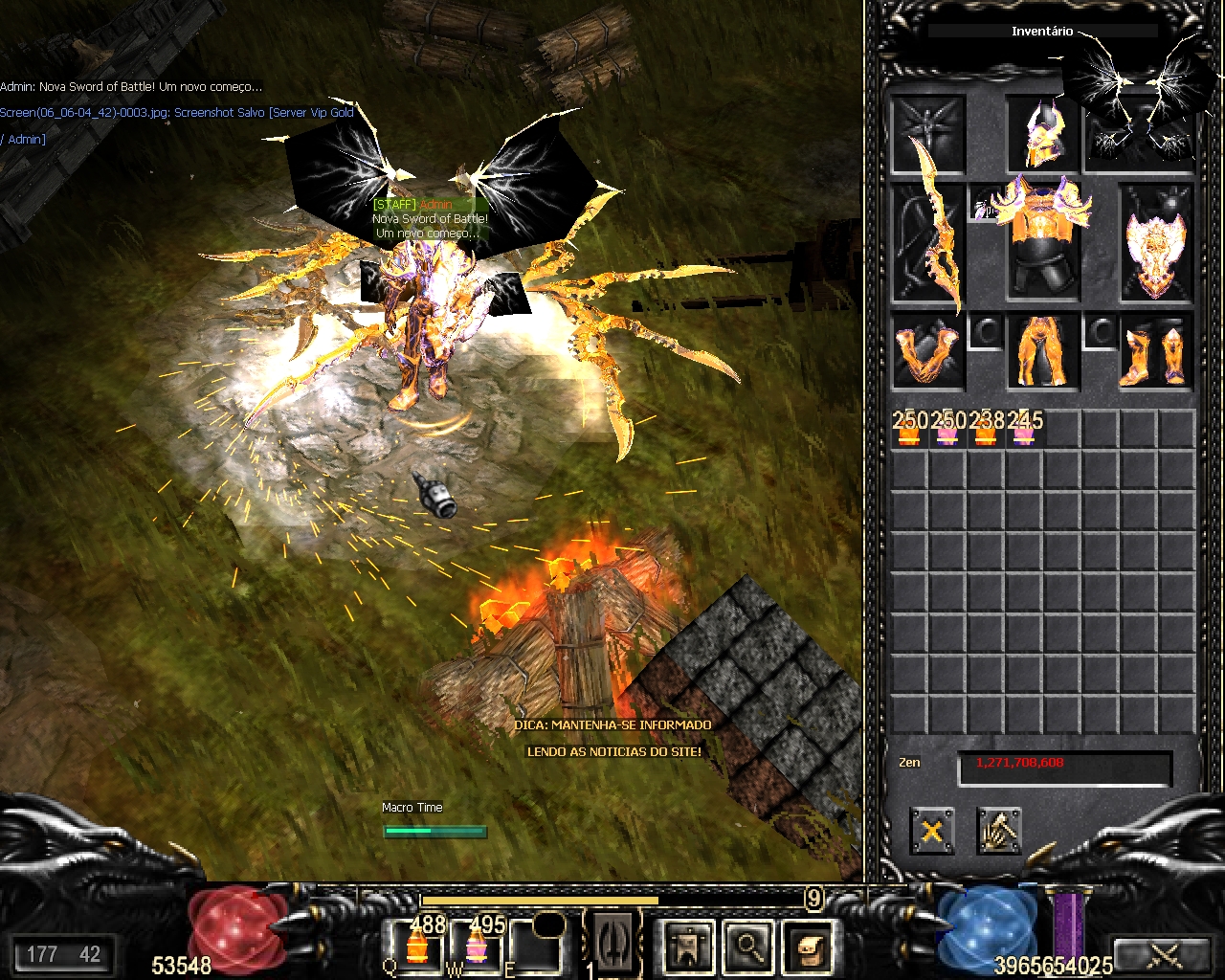Close the Inventário panel with the X button
1225x980 pixels.
pos(931,831)
